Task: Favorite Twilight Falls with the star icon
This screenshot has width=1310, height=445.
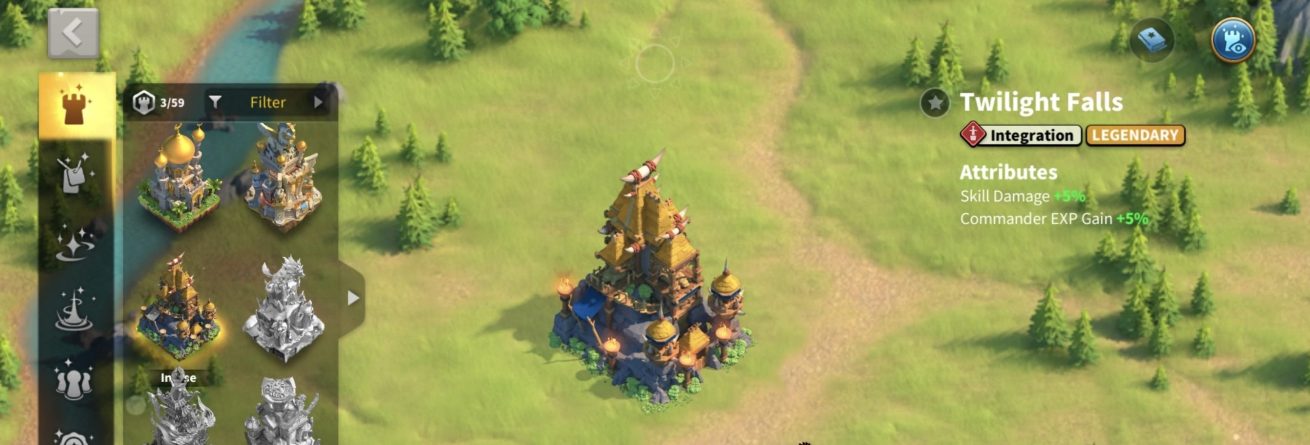Action: tap(935, 102)
